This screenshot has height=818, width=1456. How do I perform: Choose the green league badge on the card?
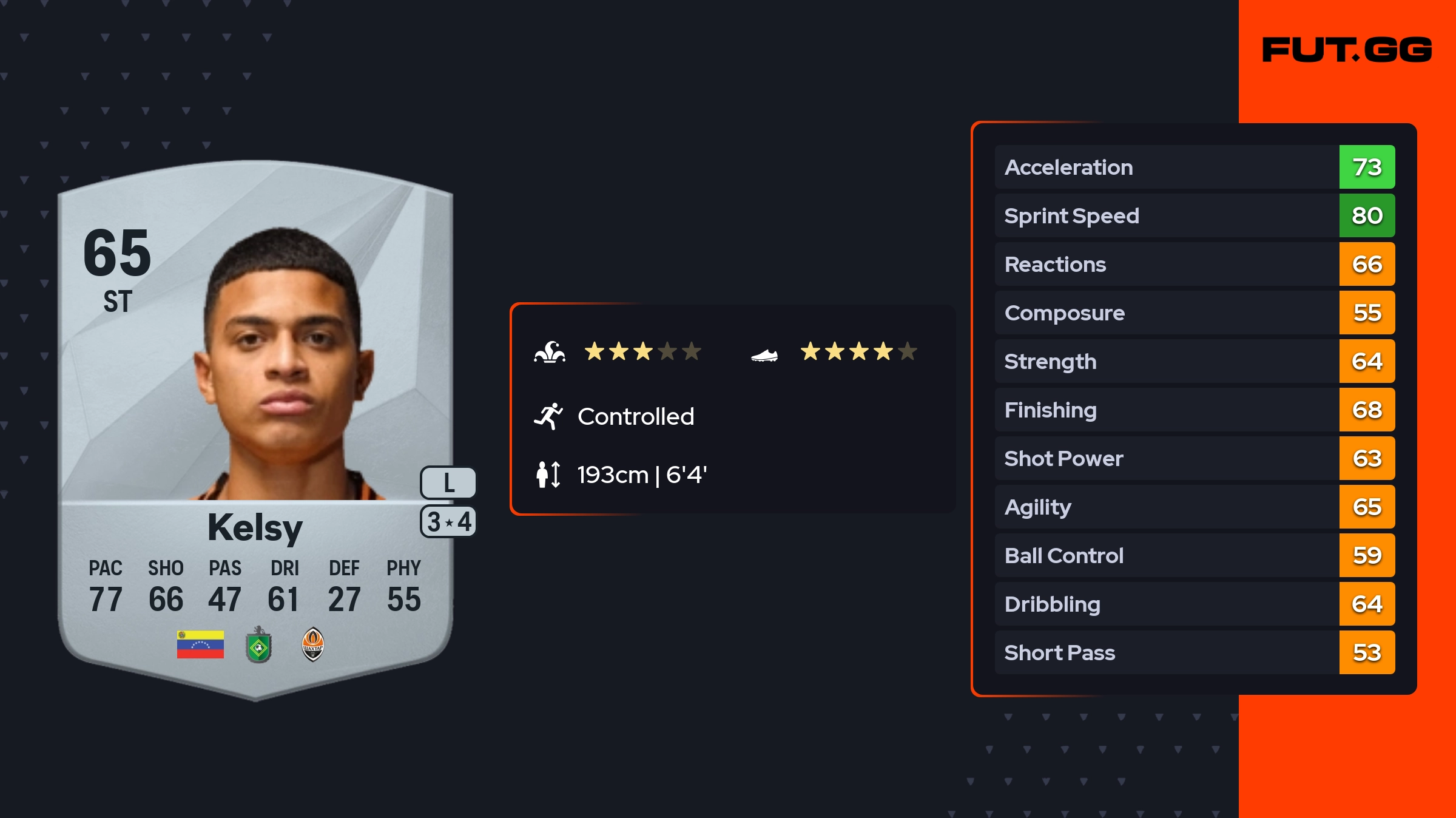tap(258, 644)
